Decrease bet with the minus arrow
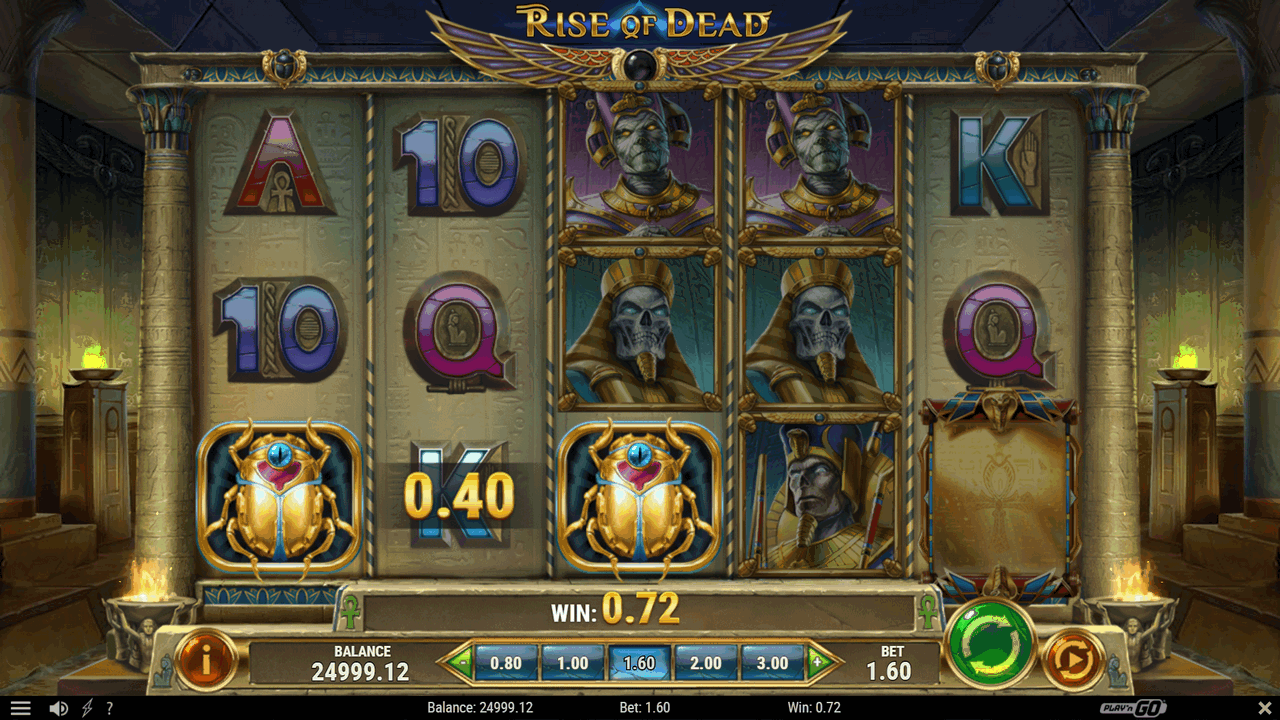The image size is (1280, 720). [x=459, y=661]
